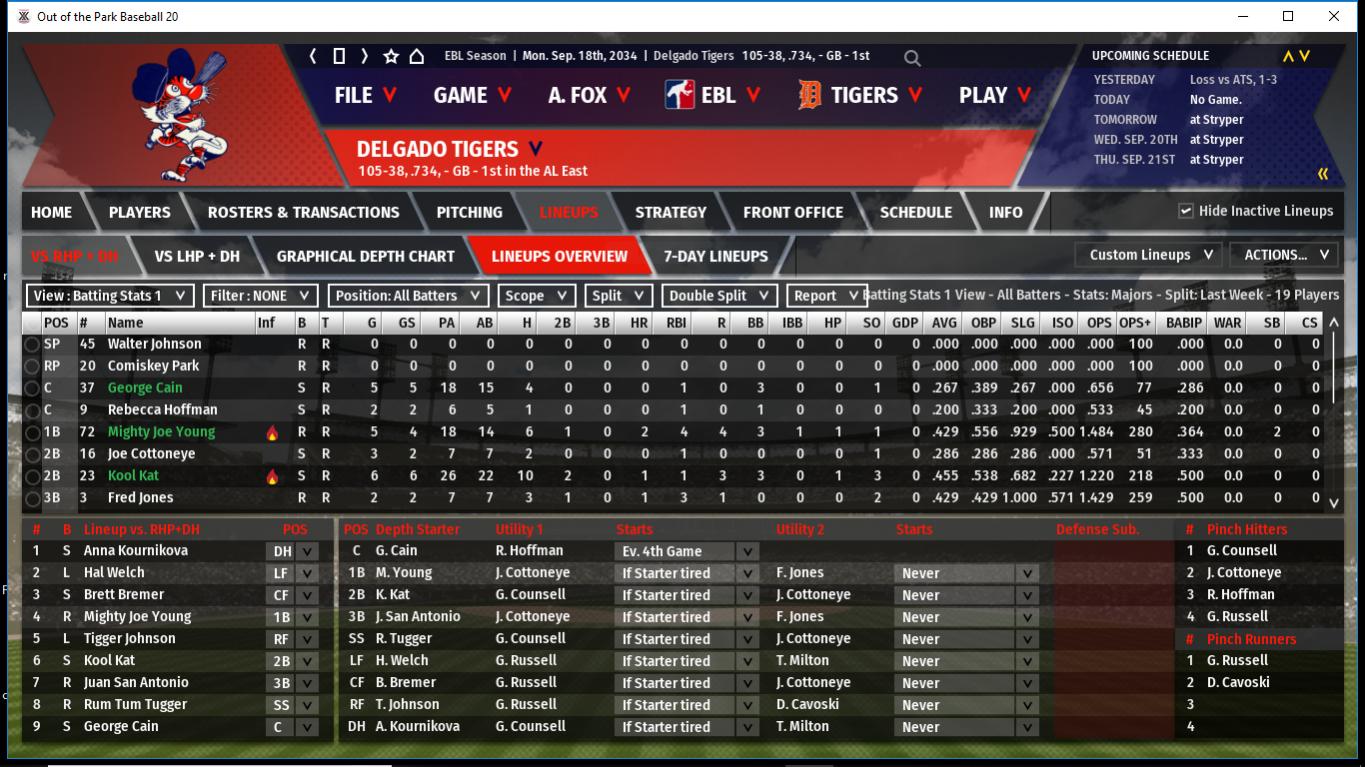The image size is (1365, 767).
Task: Open the FILE menu
Action: coord(365,95)
